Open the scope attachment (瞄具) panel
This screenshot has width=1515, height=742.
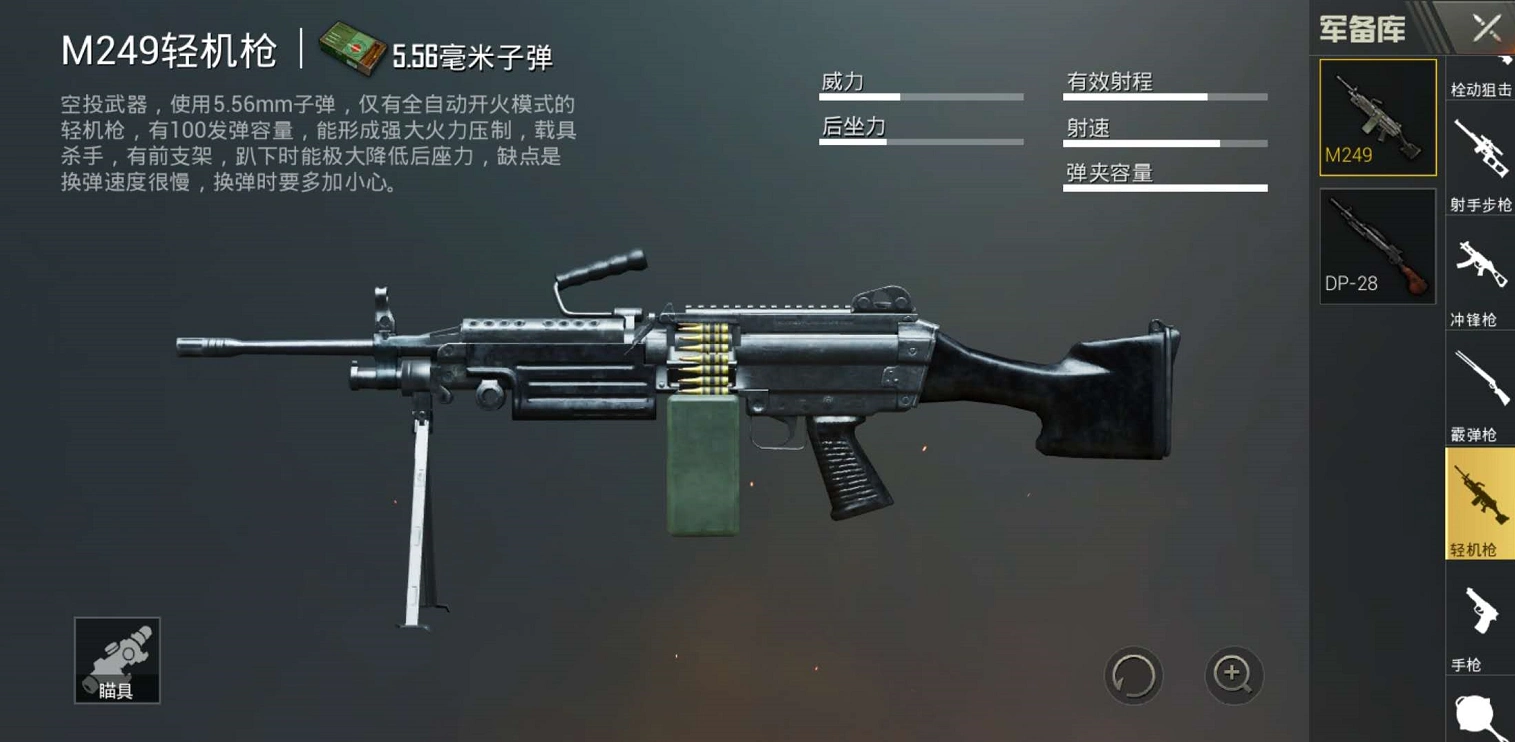point(116,660)
